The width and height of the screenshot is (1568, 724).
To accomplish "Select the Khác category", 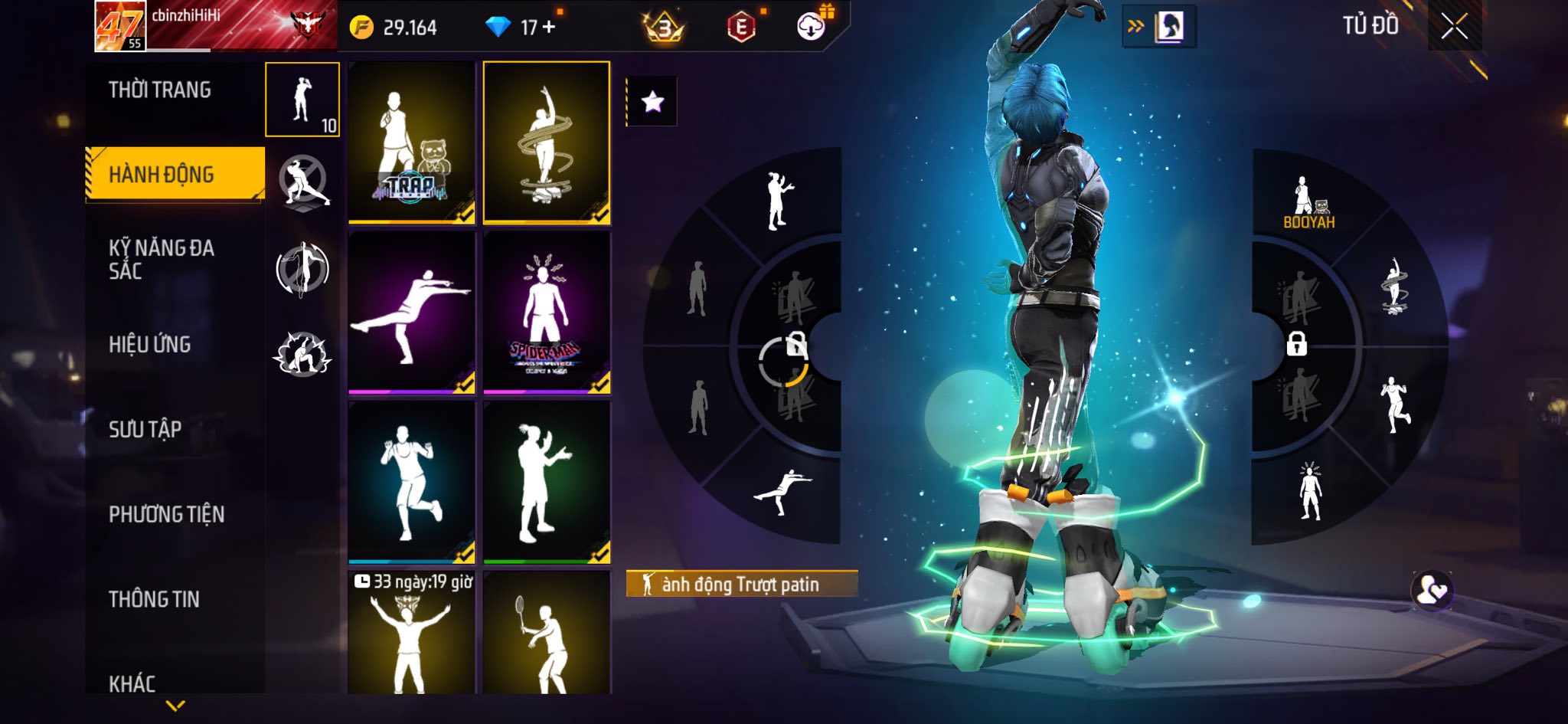I will pyautogui.click(x=132, y=683).
